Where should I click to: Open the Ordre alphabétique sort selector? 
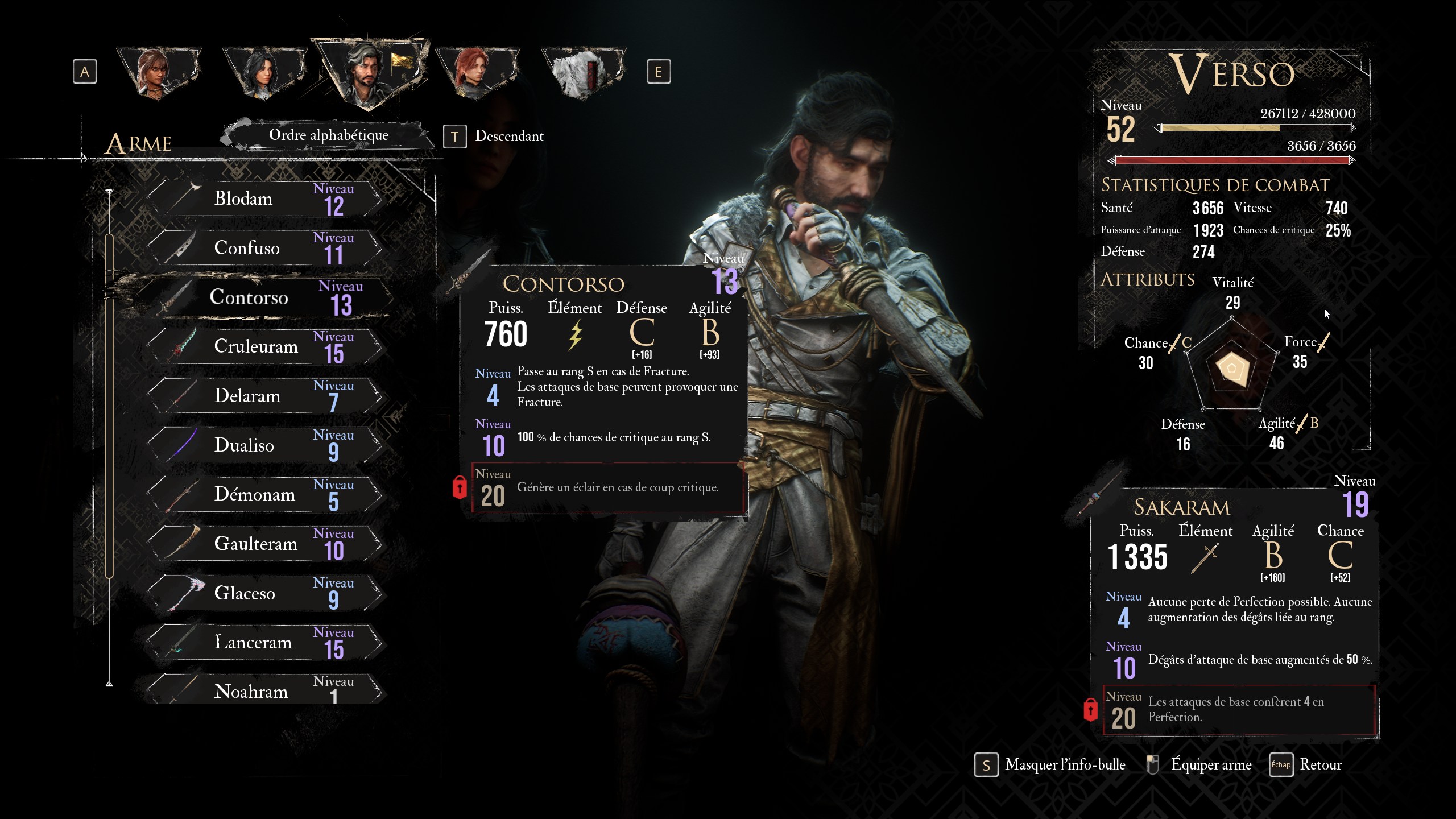tap(329, 135)
